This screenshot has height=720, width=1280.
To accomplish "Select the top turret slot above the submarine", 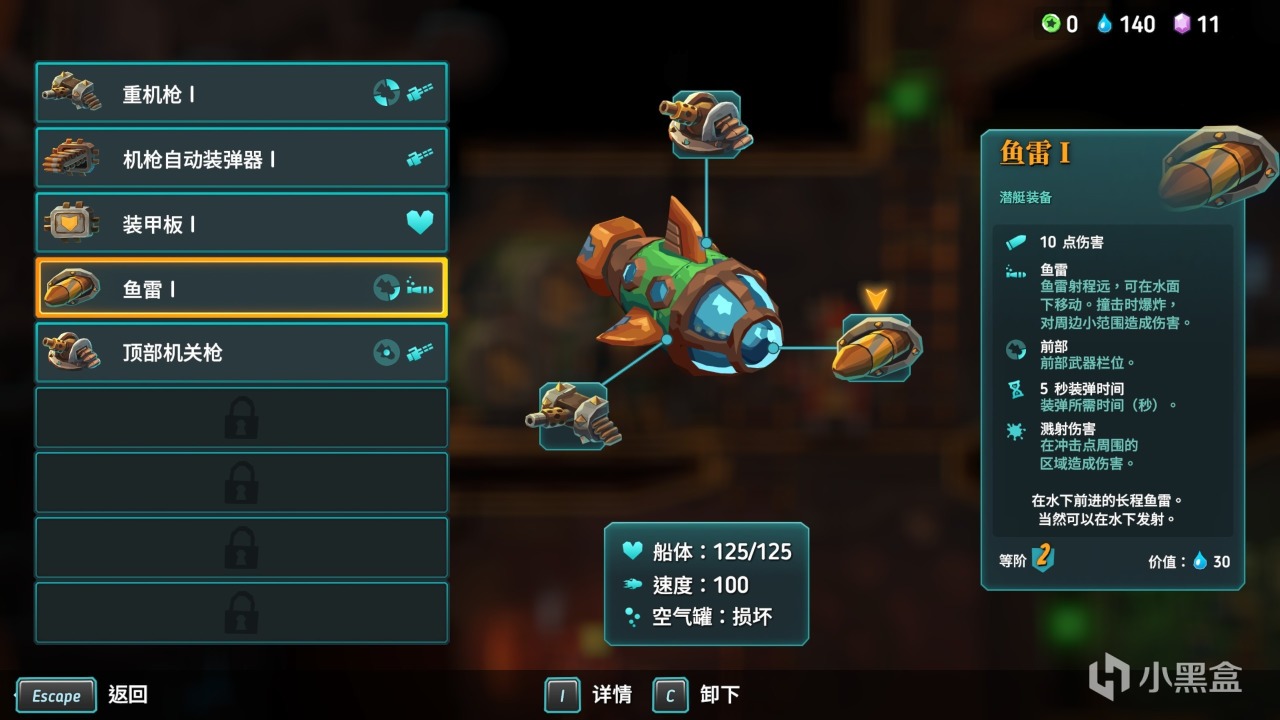I will 707,125.
